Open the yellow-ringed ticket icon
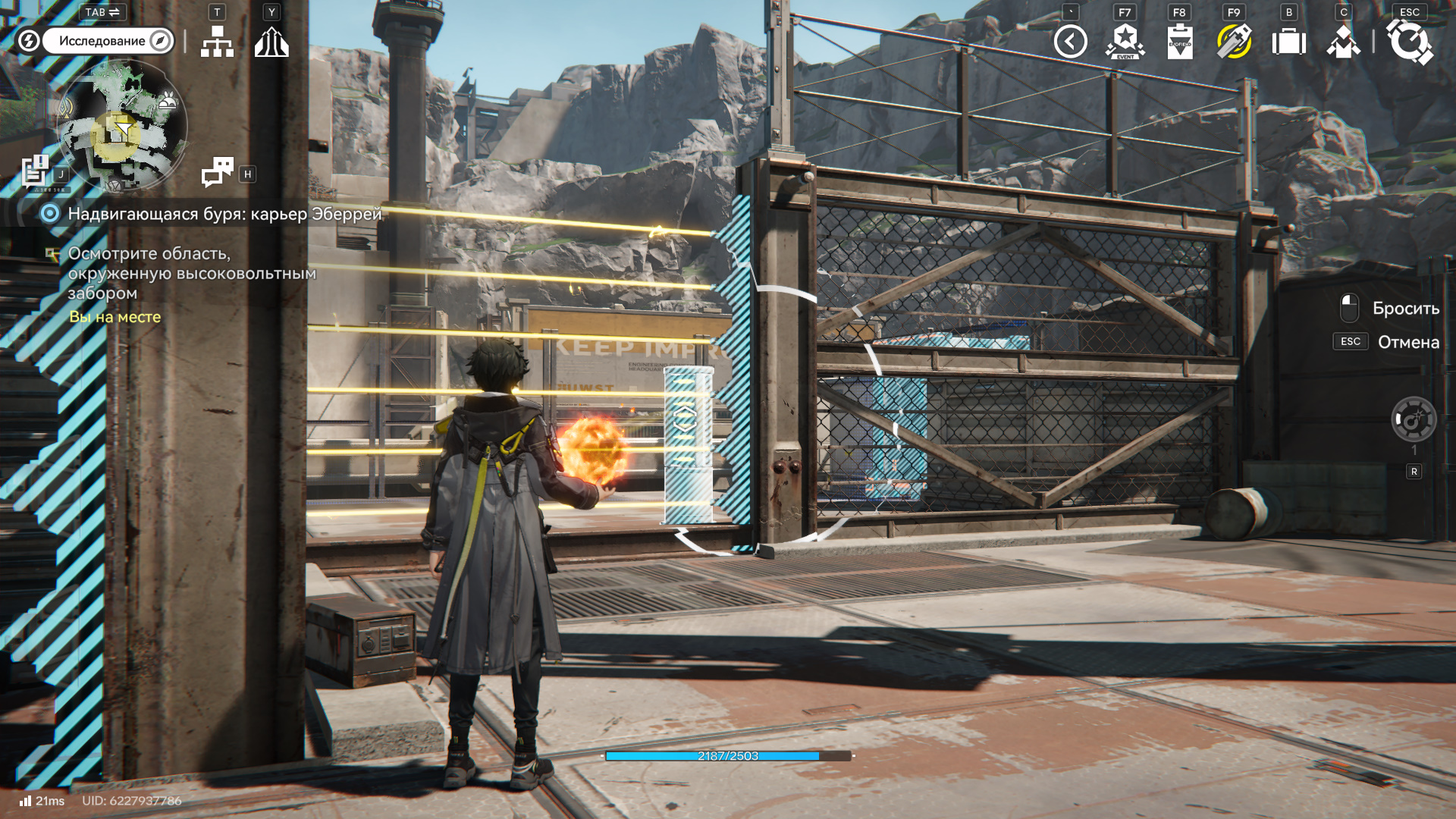The height and width of the screenshot is (819, 1456). 1234,42
